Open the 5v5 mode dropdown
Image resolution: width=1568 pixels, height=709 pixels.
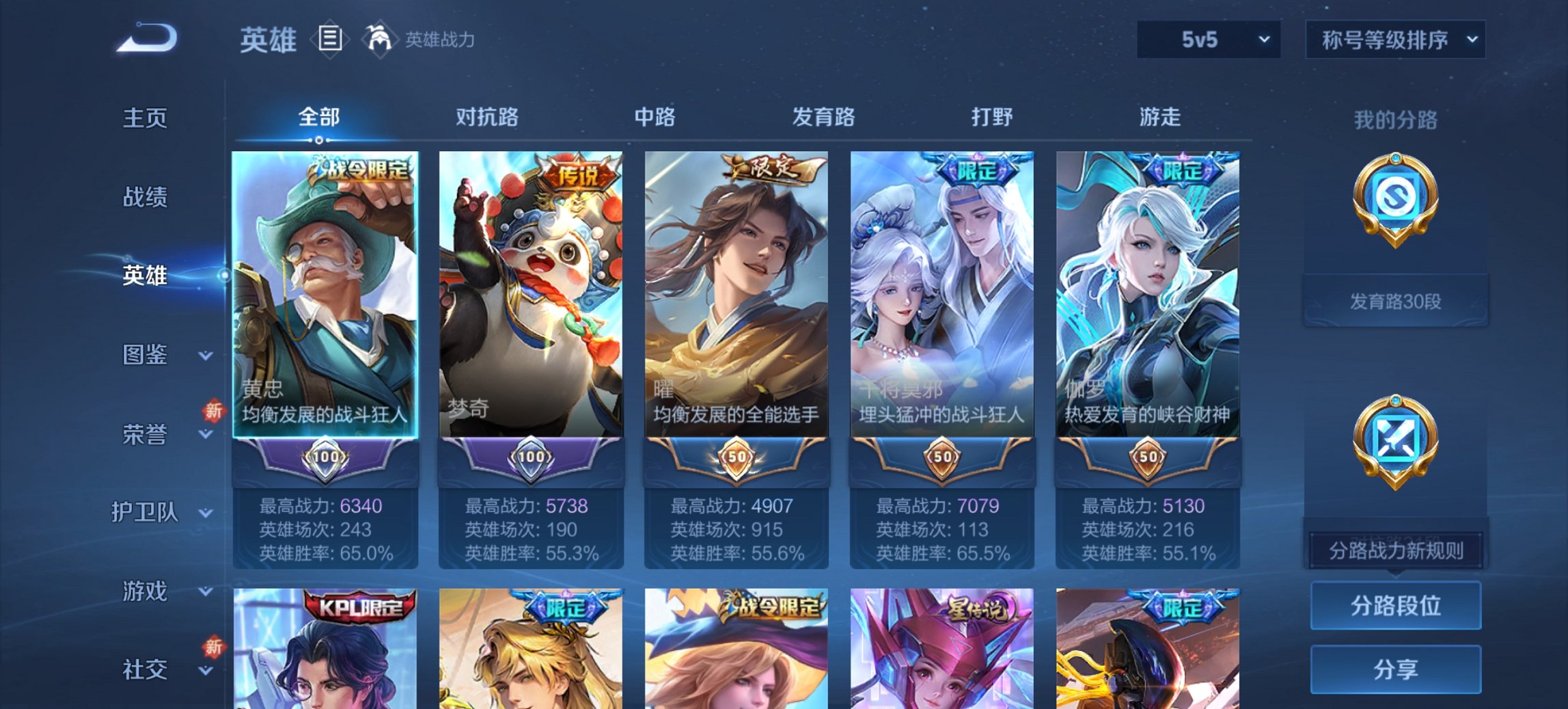1208,40
